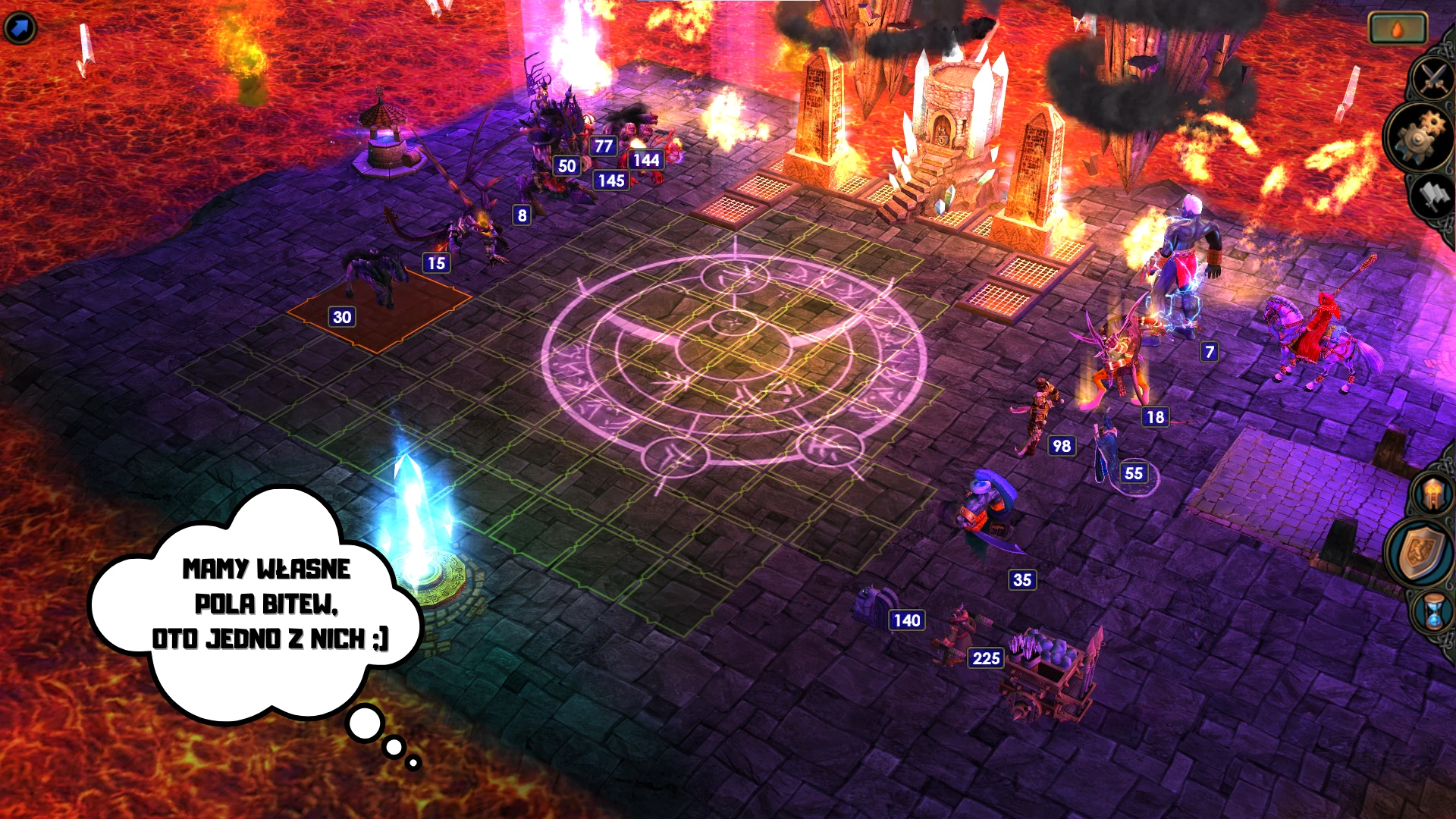Viewport: 1456px width, 819px height.
Task: Click the blue arrow button top-left
Action: pos(19,27)
